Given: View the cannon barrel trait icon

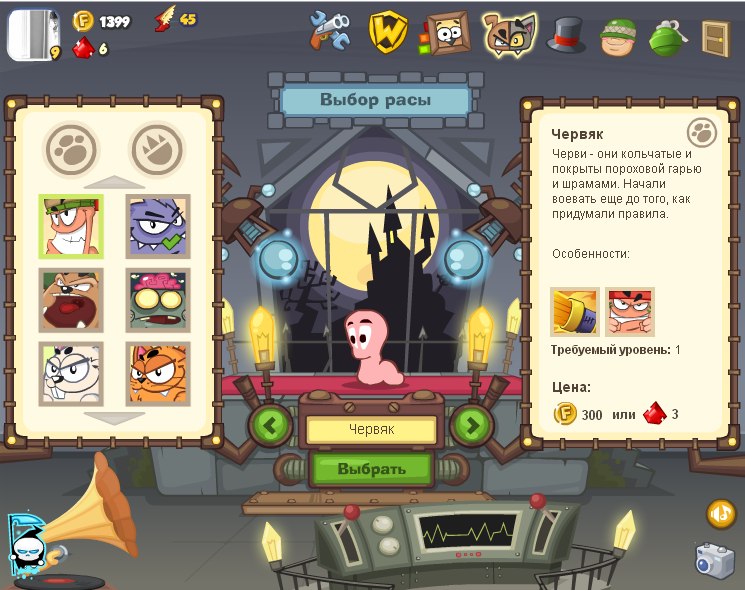Looking at the screenshot, I should click(575, 312).
